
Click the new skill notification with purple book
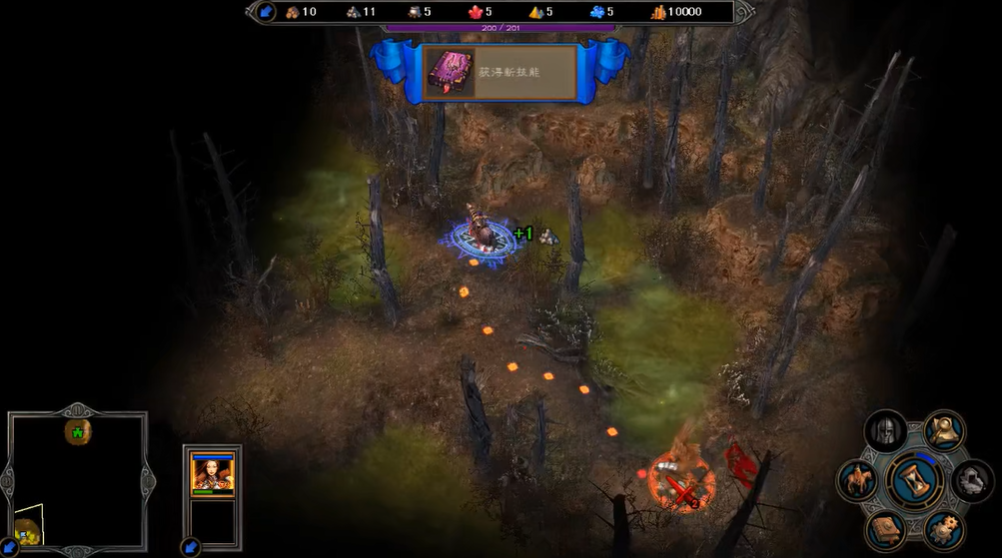pyautogui.click(x=500, y=72)
